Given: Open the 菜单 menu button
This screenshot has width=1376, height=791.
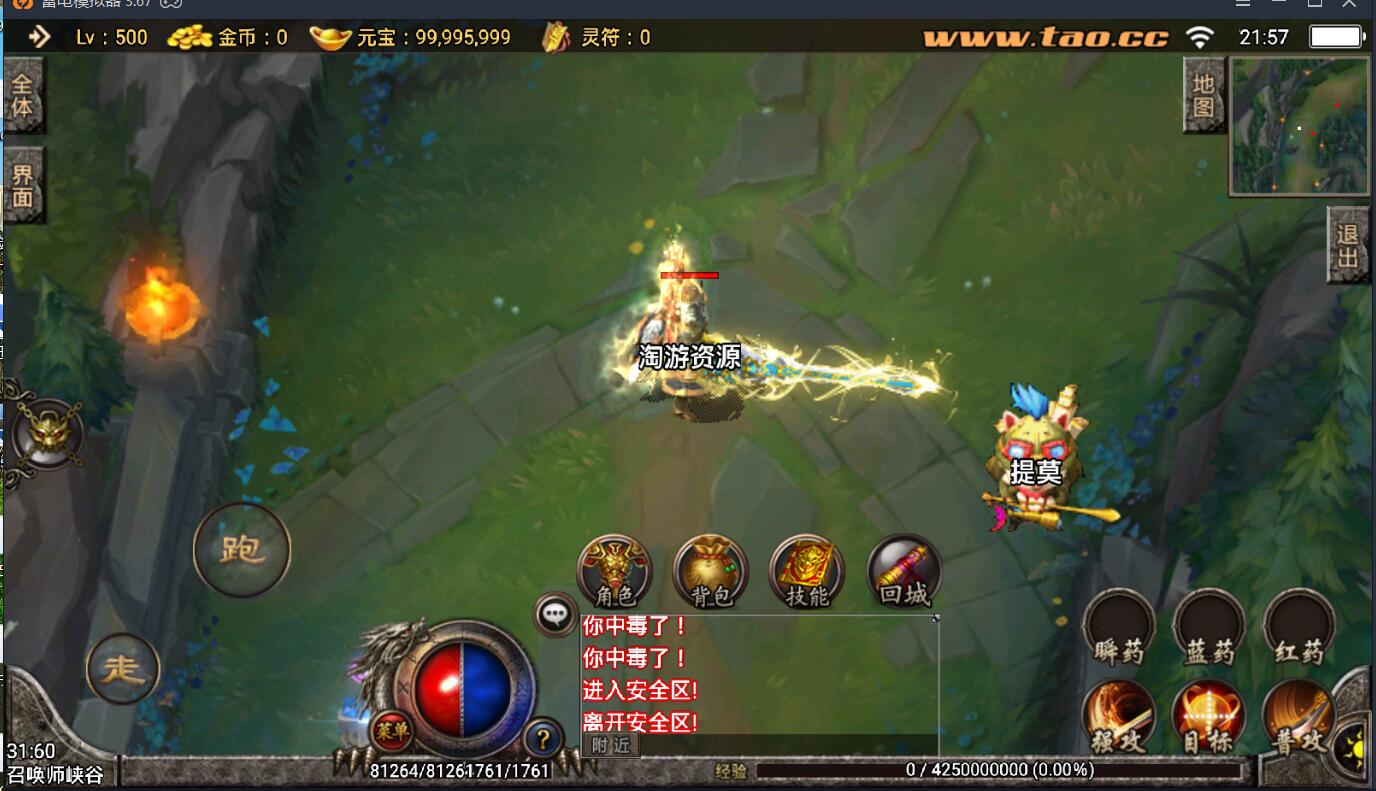Looking at the screenshot, I should pos(392,731).
